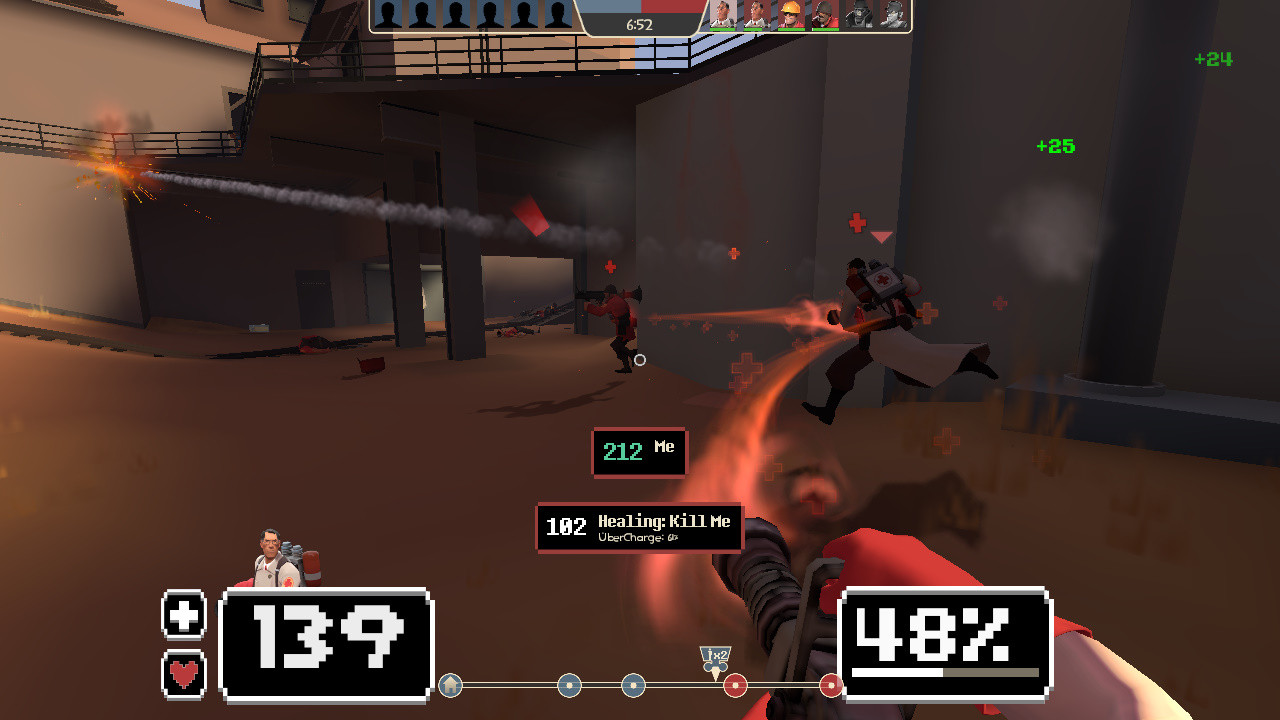The image size is (1280, 720).
Task: Expand the 212 Me damage readout panel
Action: [639, 452]
